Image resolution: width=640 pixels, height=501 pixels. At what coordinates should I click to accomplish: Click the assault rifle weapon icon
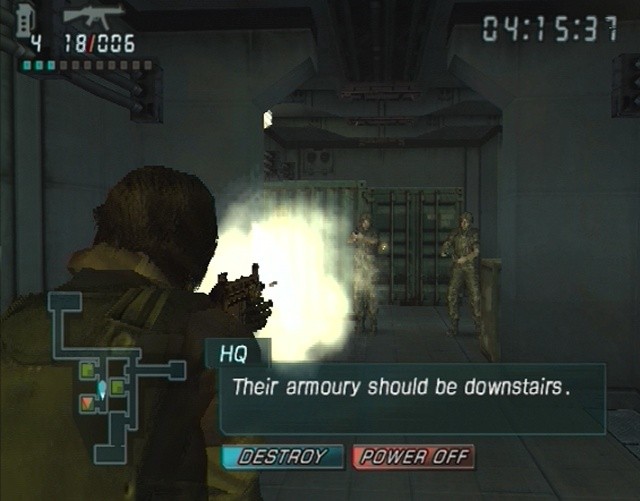click(92, 16)
